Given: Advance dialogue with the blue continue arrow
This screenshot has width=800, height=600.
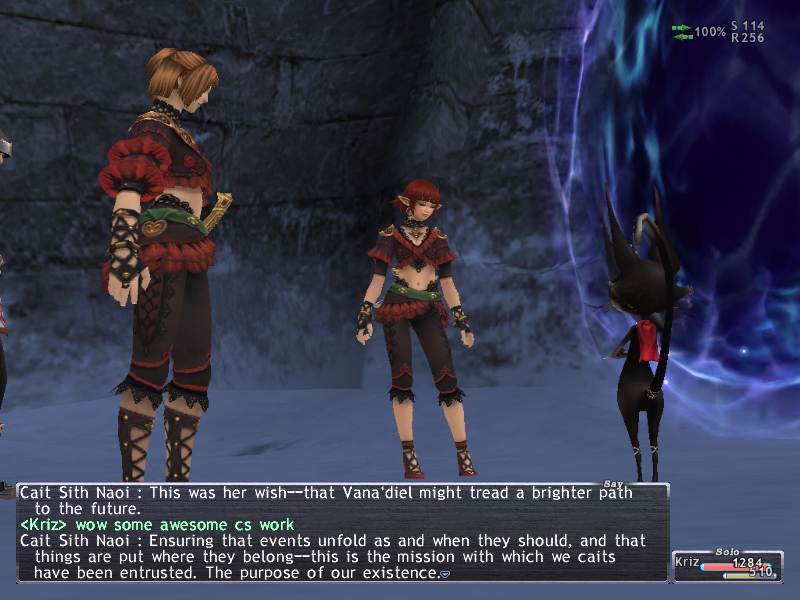Looking at the screenshot, I should (x=445, y=574).
